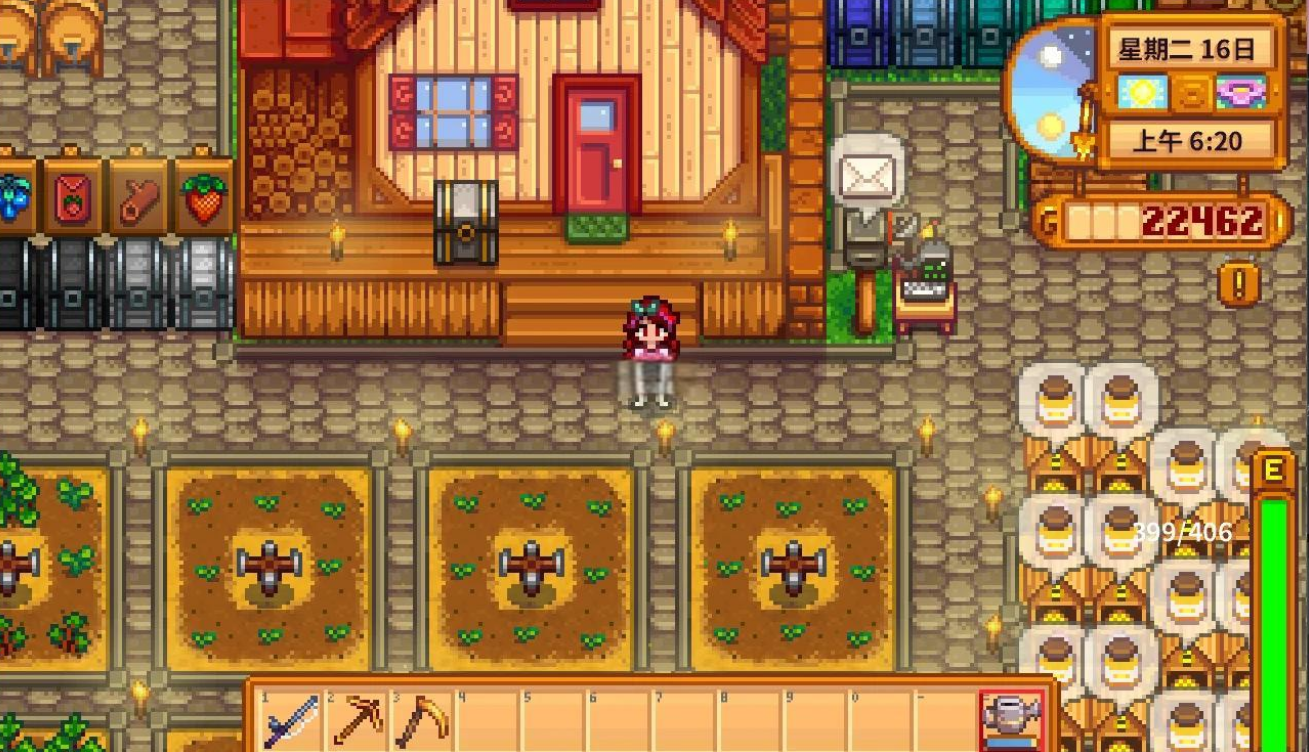
Task: Open the quest journal exclamation icon
Action: (1239, 285)
